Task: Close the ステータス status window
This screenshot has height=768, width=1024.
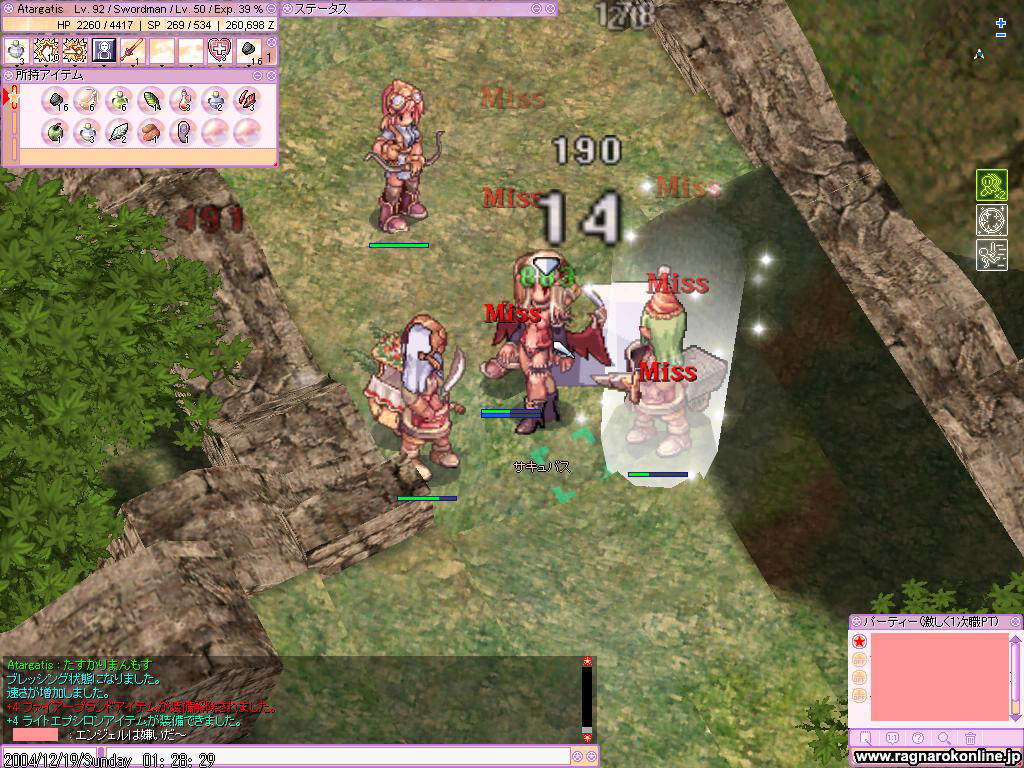Action: (x=550, y=8)
